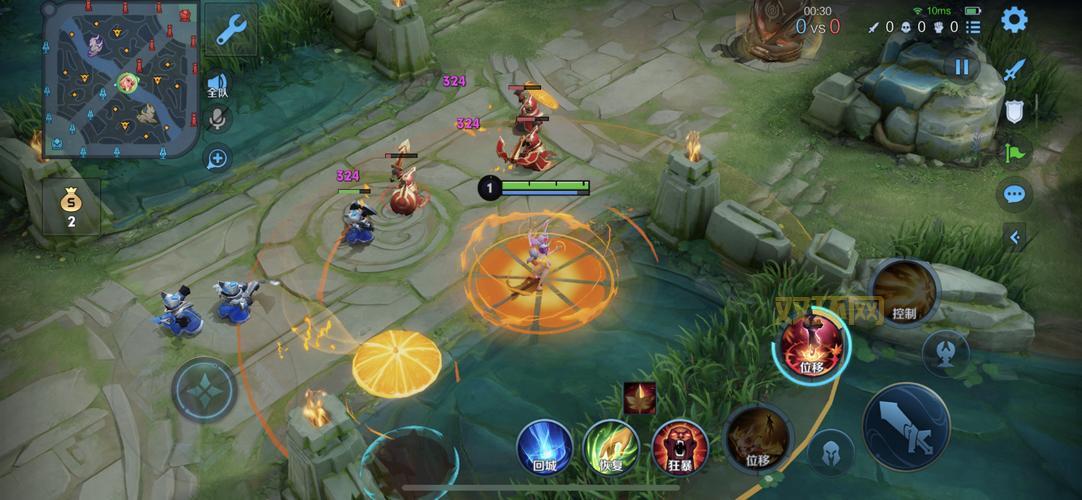Collapse the signal panel with the arrow
Screen dimensions: 1082x500
tap(1015, 237)
